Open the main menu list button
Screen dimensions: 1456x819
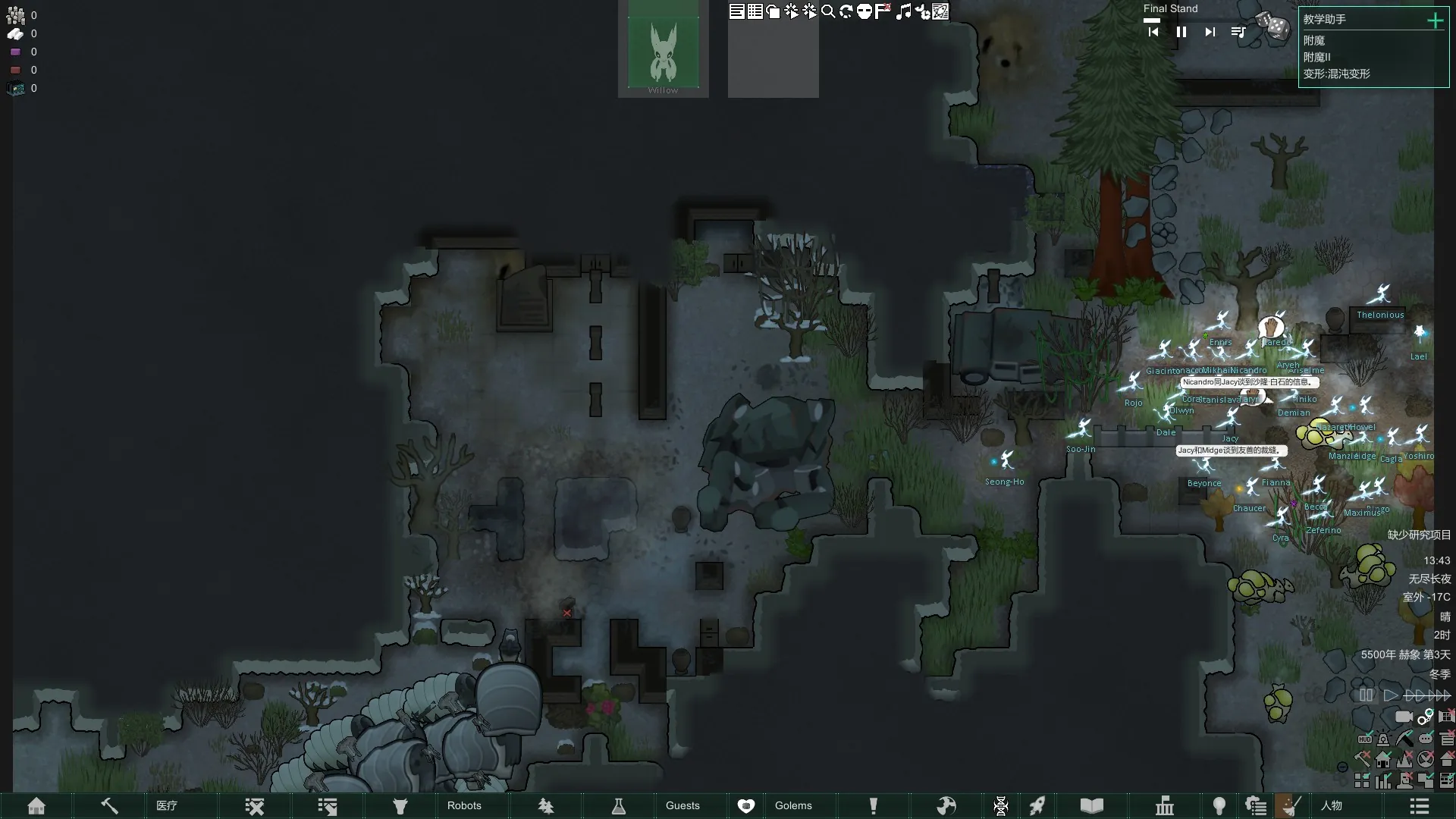(1420, 805)
